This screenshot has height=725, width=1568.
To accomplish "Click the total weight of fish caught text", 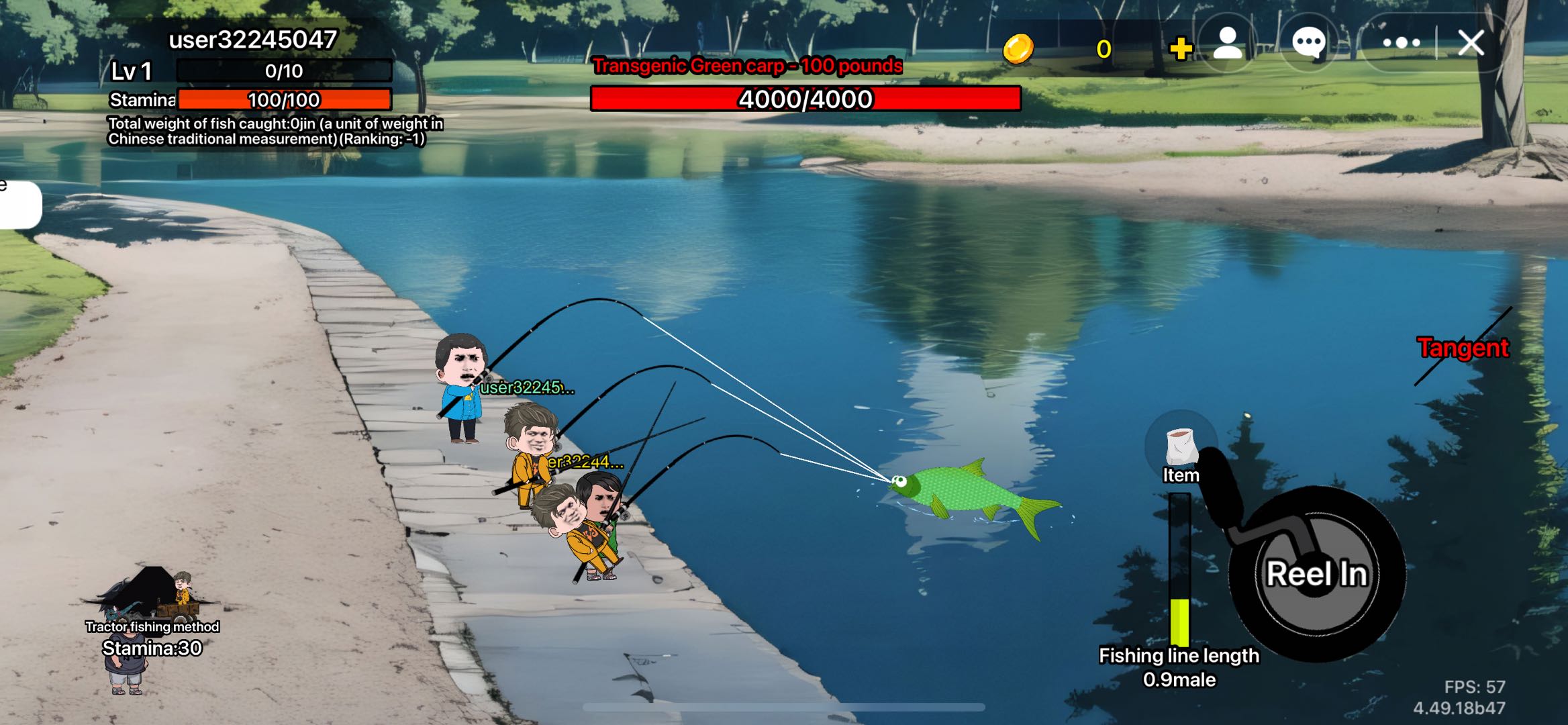I will point(275,132).
